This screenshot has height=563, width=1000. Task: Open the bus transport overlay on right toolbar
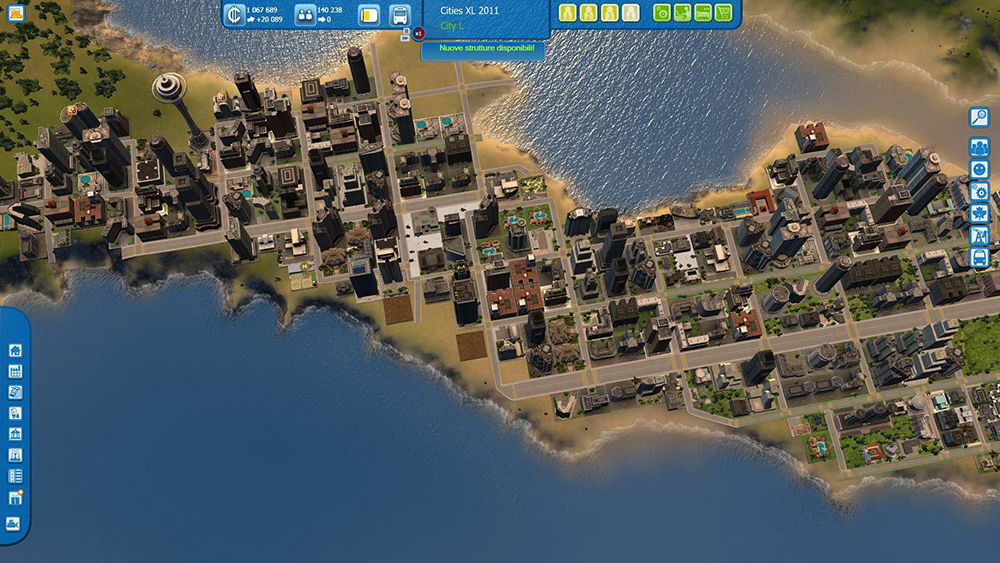pos(979,258)
